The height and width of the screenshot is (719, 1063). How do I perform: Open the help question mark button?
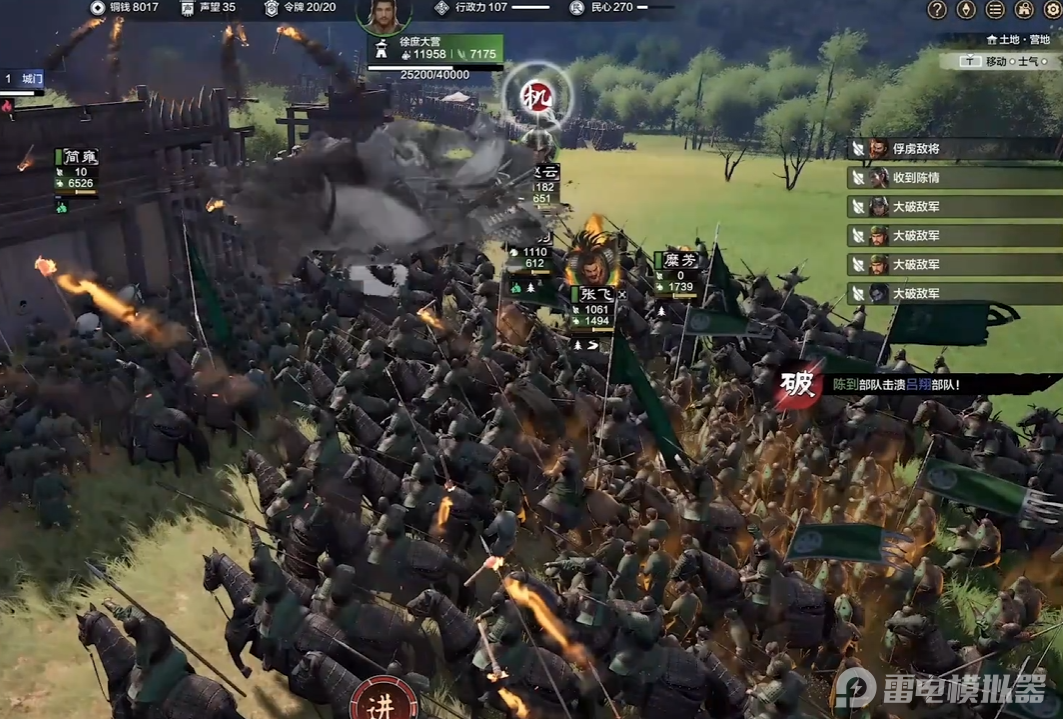point(937,9)
